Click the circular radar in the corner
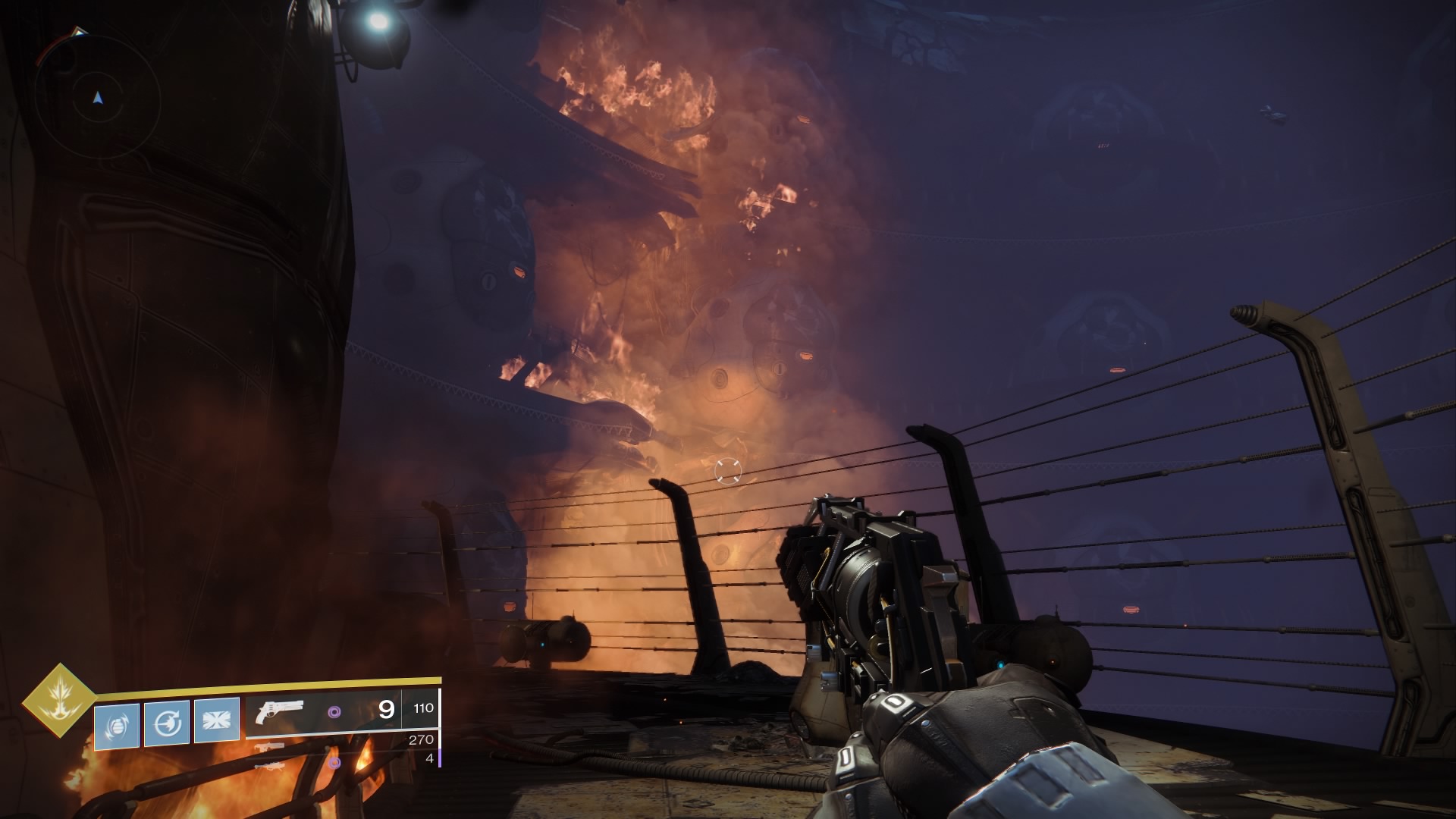Image resolution: width=1456 pixels, height=819 pixels. tap(97, 97)
